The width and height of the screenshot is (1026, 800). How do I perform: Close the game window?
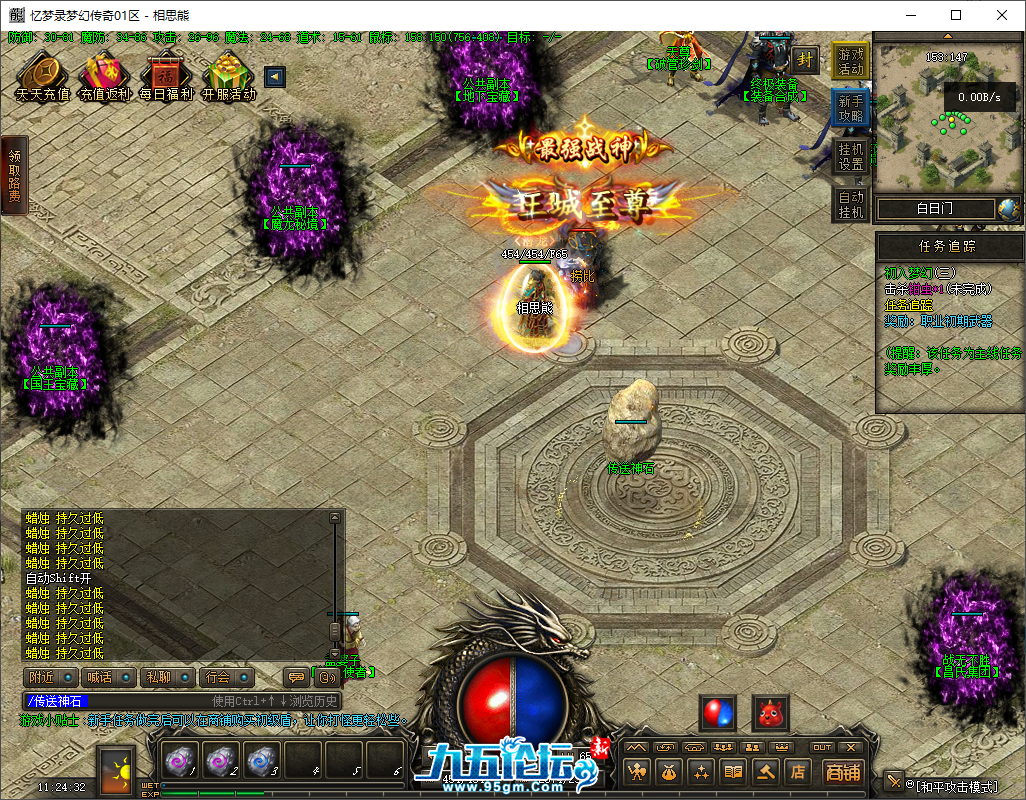click(x=1002, y=15)
